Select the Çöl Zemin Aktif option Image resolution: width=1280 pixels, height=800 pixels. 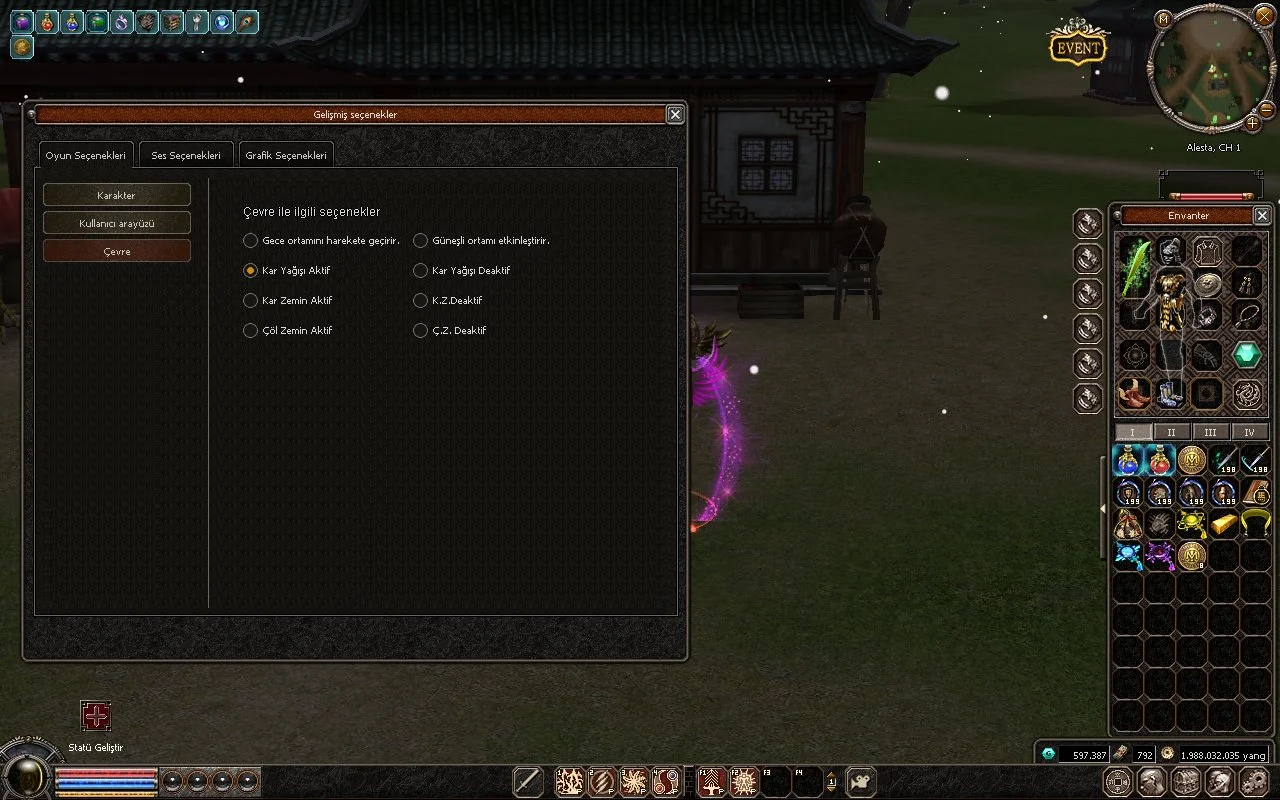(251, 331)
